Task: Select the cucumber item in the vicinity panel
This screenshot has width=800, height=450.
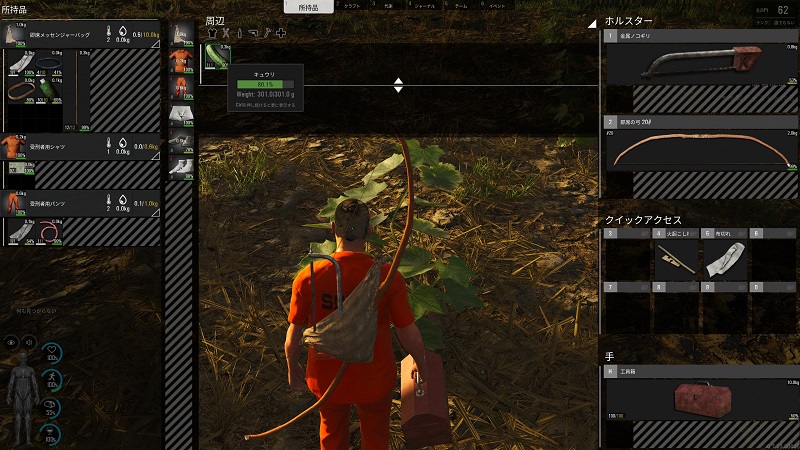Action: pyautogui.click(x=216, y=62)
